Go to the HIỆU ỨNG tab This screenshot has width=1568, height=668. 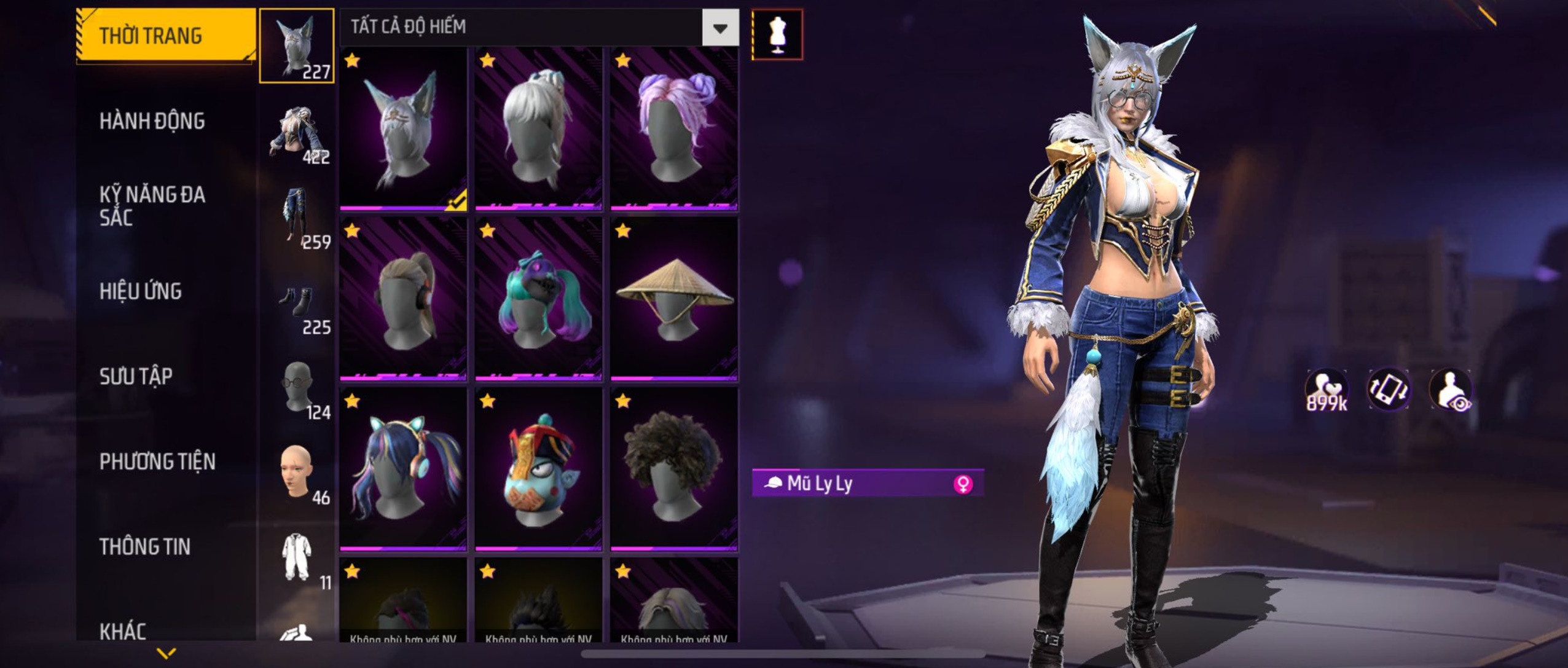coord(141,291)
